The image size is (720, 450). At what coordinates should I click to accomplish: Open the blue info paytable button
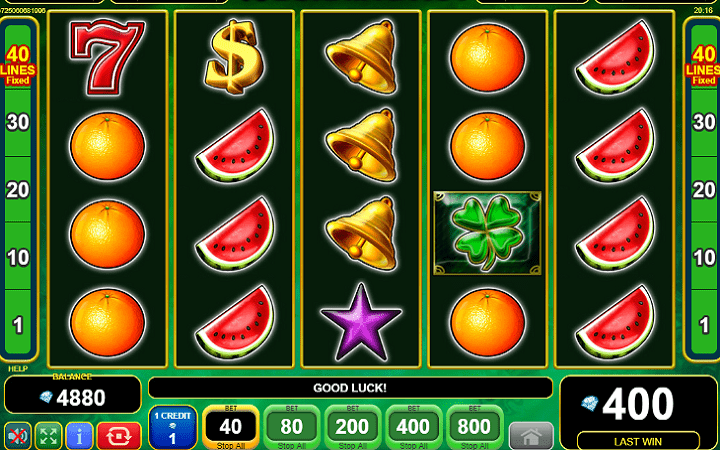click(79, 435)
